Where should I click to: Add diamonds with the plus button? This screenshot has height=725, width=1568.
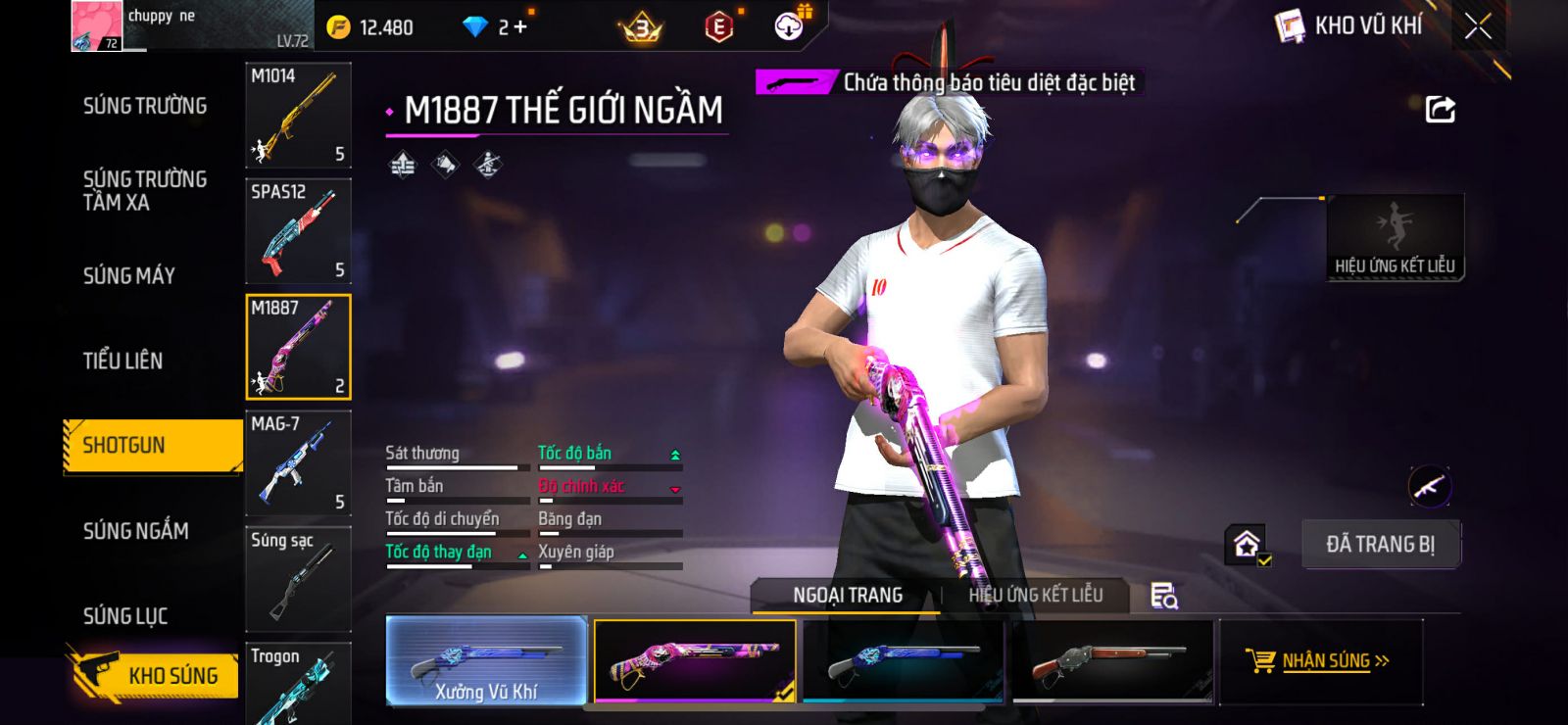[519, 27]
